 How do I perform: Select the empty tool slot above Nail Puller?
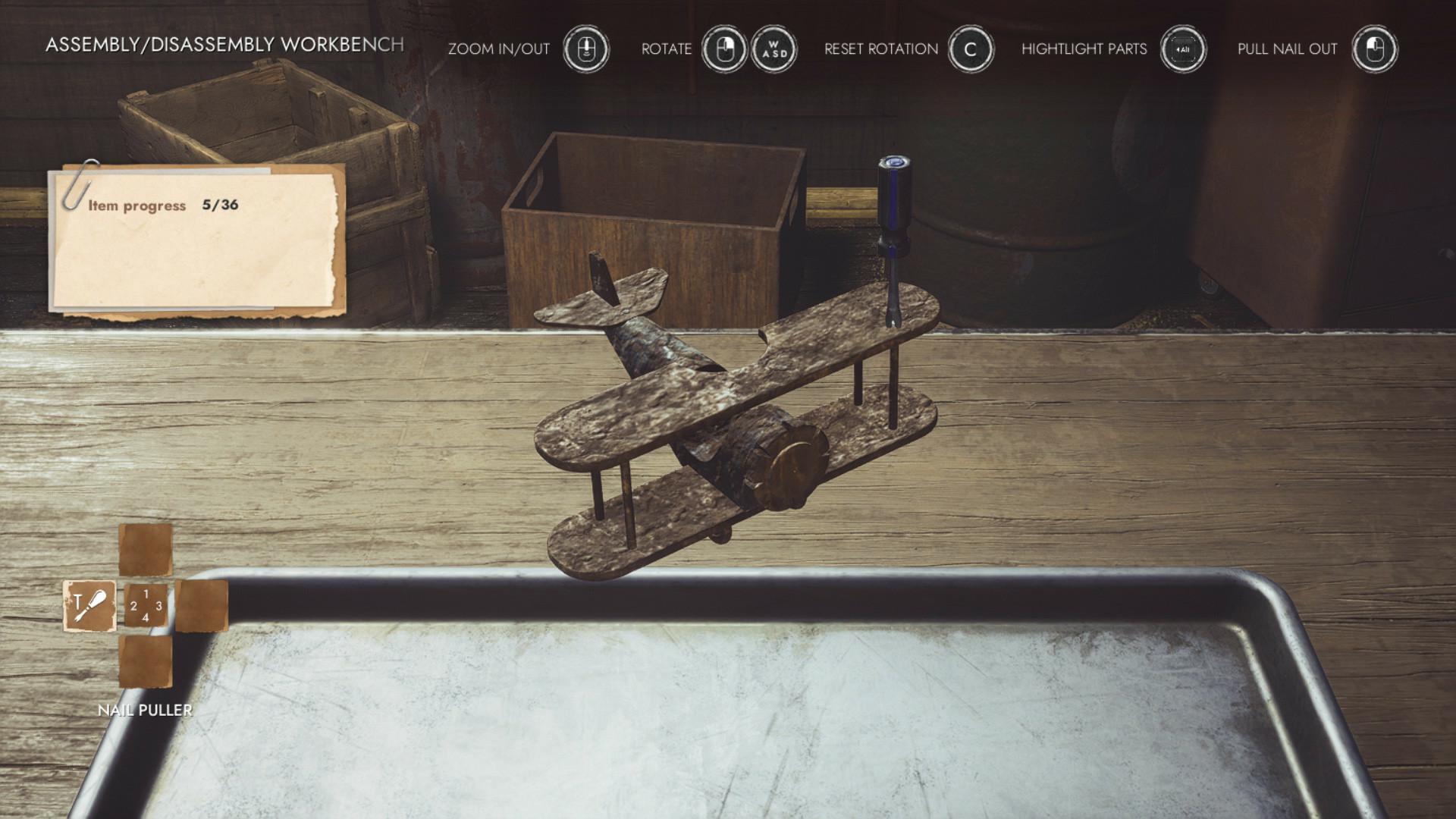tap(144, 550)
